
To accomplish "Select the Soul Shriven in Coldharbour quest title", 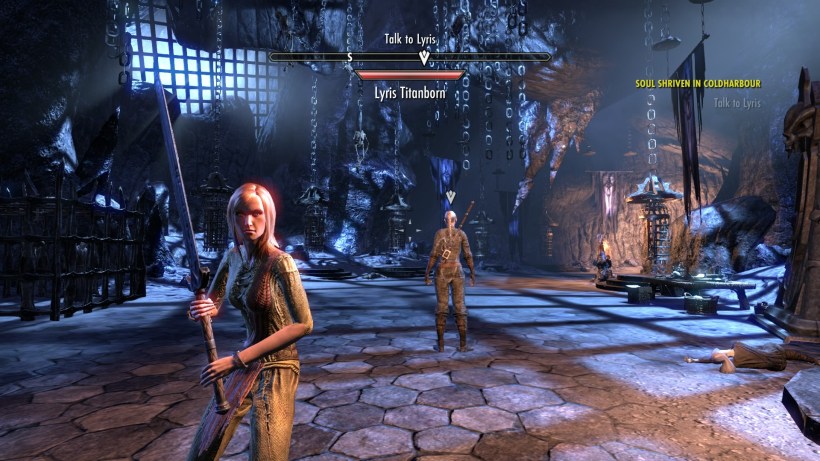I will (x=697, y=85).
